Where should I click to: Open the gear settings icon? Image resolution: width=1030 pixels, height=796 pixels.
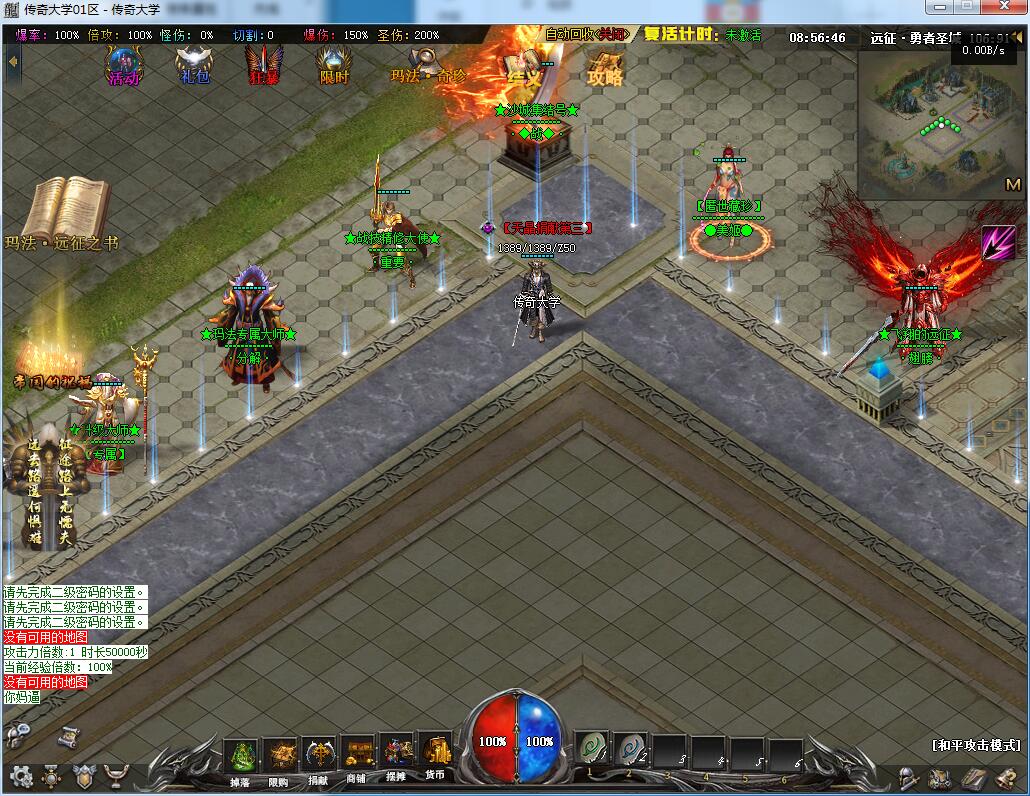click(21, 775)
